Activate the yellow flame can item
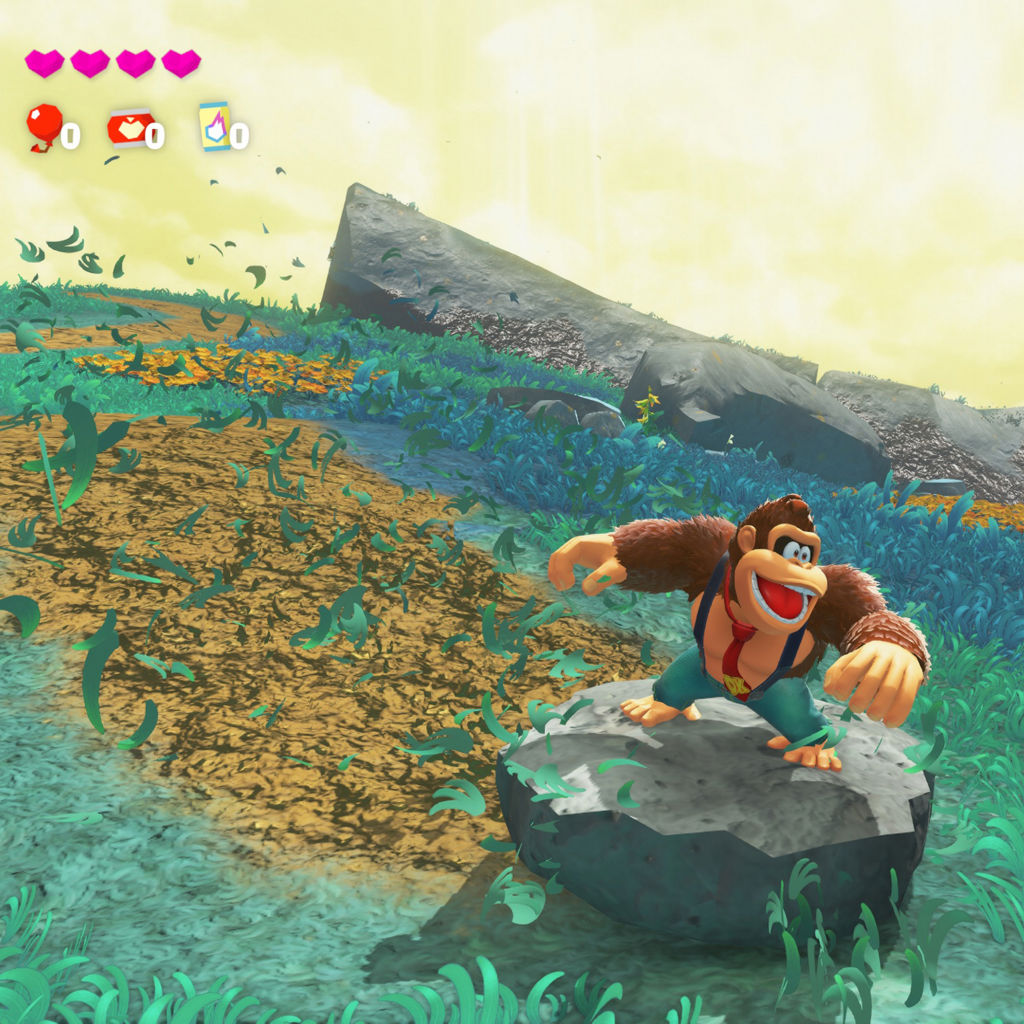Viewport: 1024px width, 1024px height. [x=214, y=127]
